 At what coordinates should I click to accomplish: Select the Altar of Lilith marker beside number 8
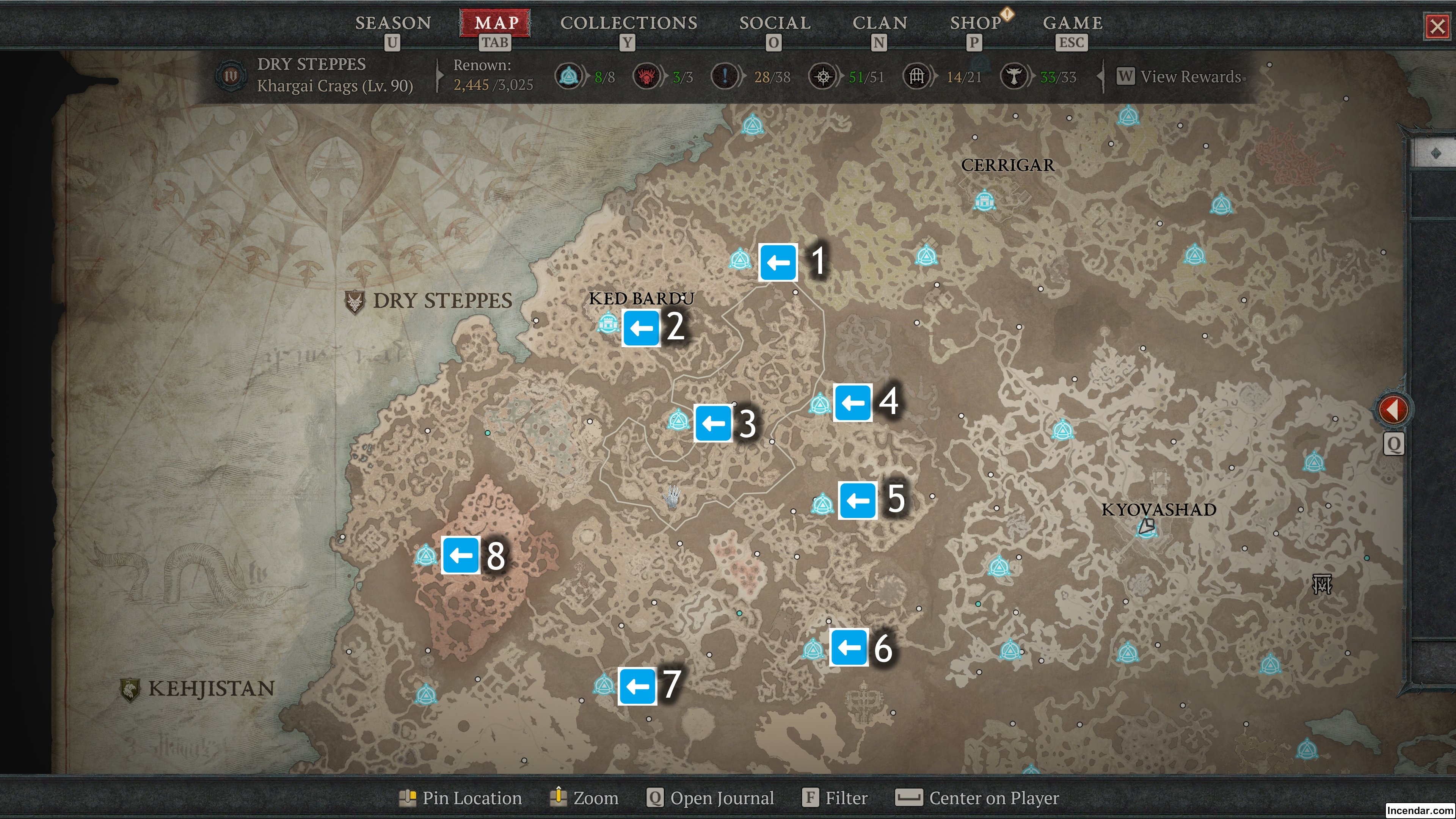tap(425, 555)
